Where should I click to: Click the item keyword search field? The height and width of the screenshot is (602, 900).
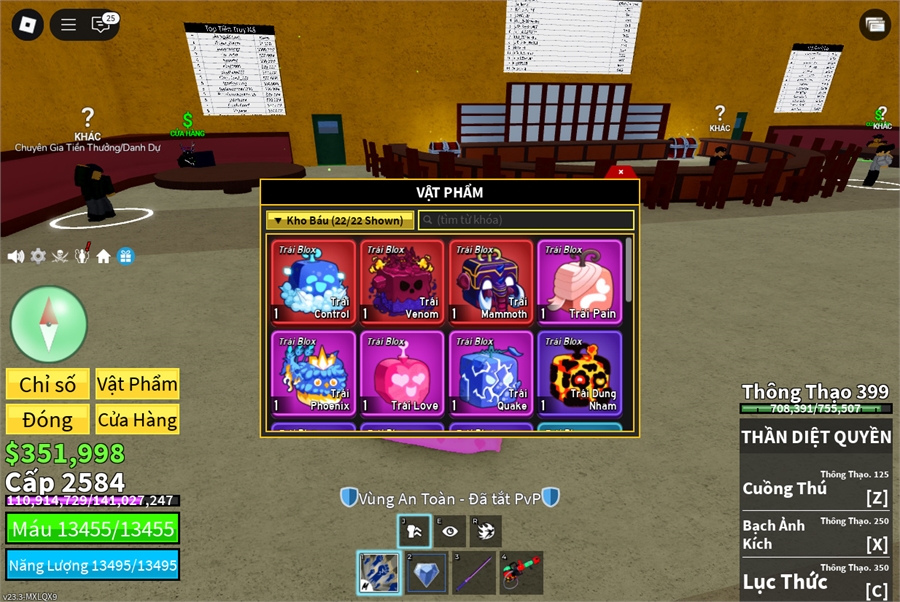pyautogui.click(x=526, y=220)
